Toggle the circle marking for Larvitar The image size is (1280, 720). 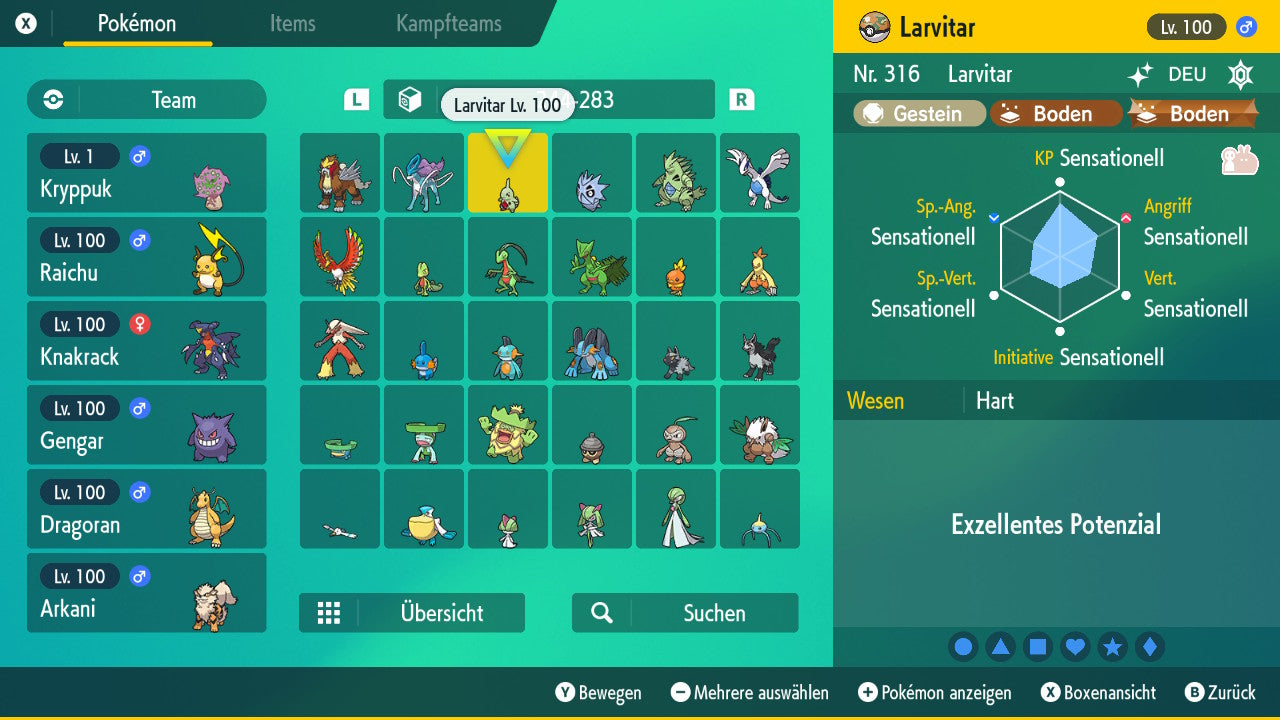[963, 647]
